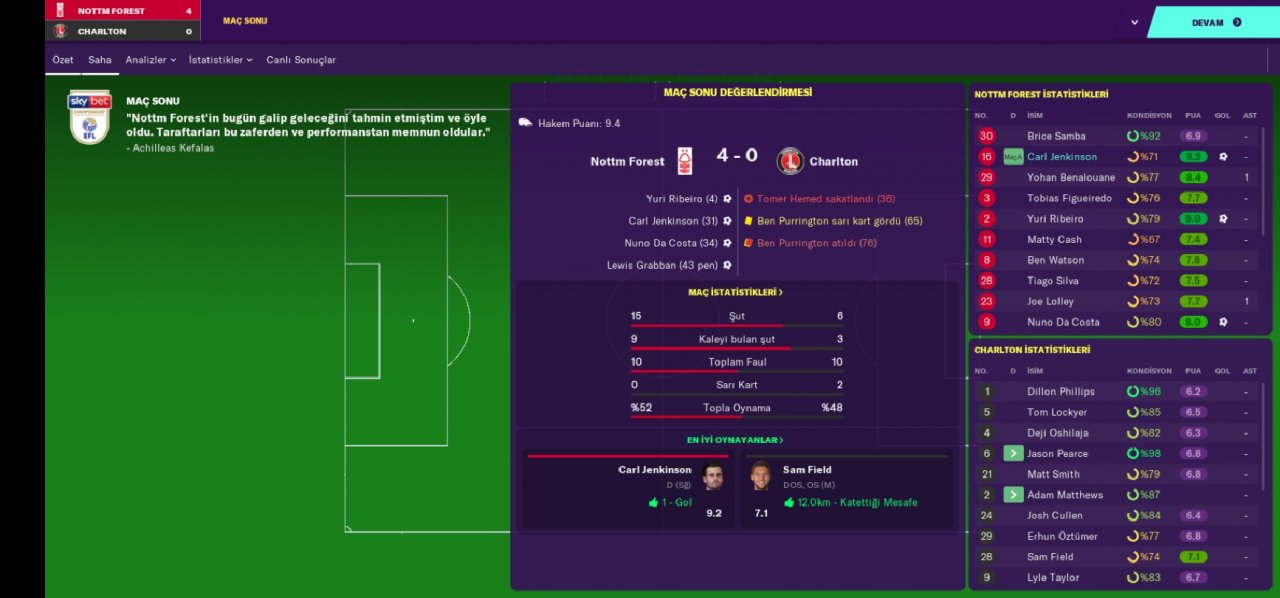Image resolution: width=1280 pixels, height=598 pixels.
Task: Select Carl Jenkinson's best player card
Action: click(x=628, y=490)
